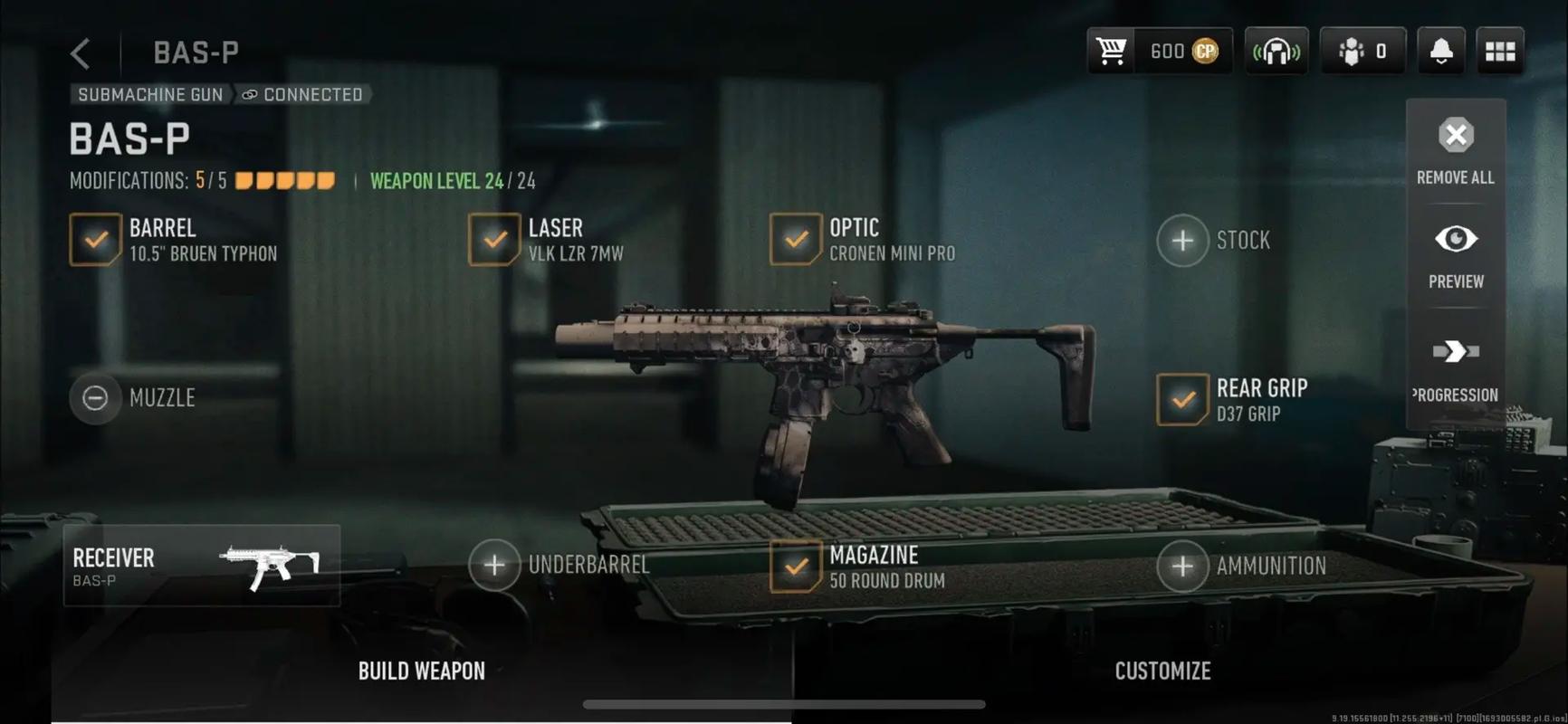Open the grid menu icon

coord(1499,52)
